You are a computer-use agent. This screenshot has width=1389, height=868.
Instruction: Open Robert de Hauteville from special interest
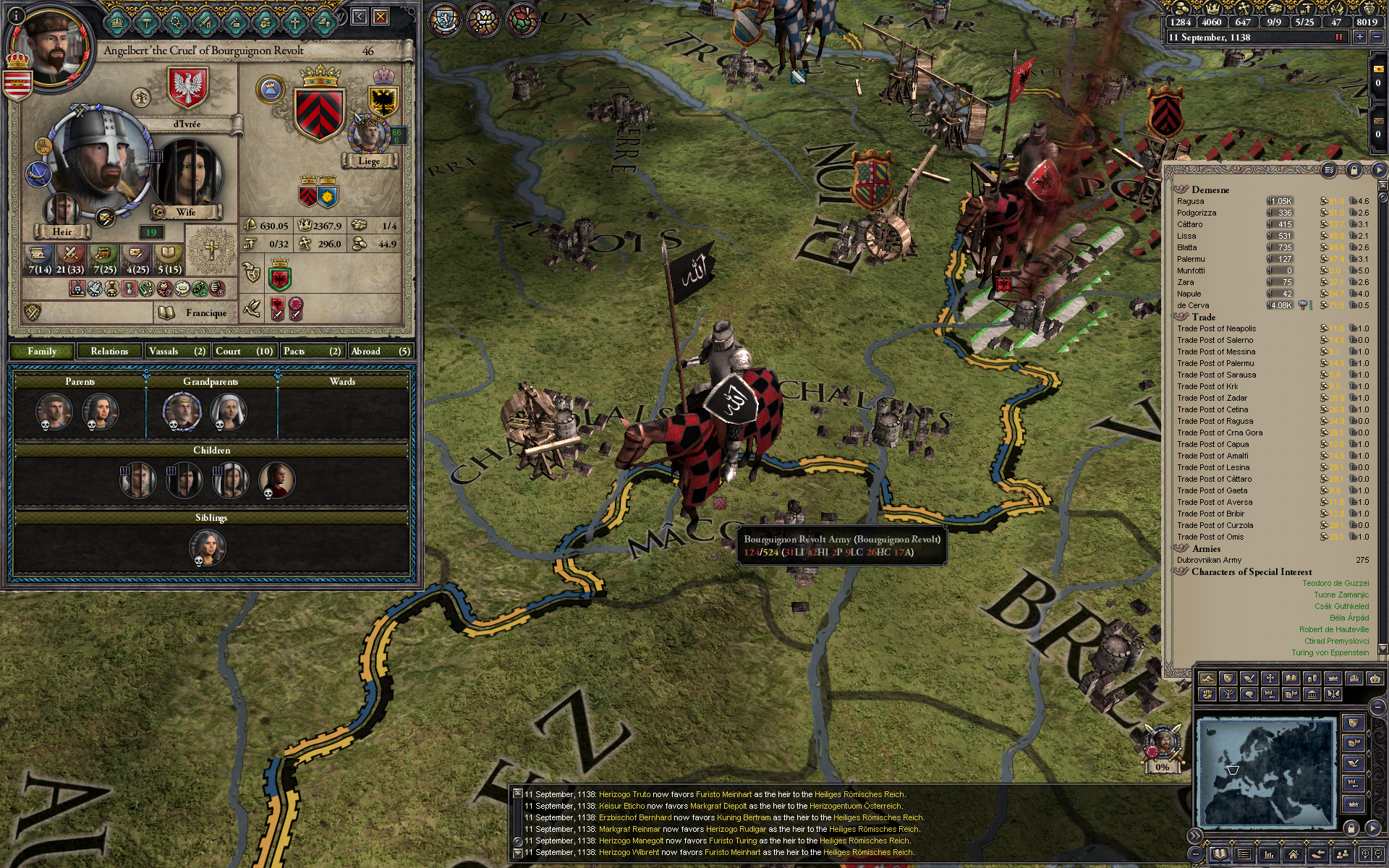pos(1333,629)
